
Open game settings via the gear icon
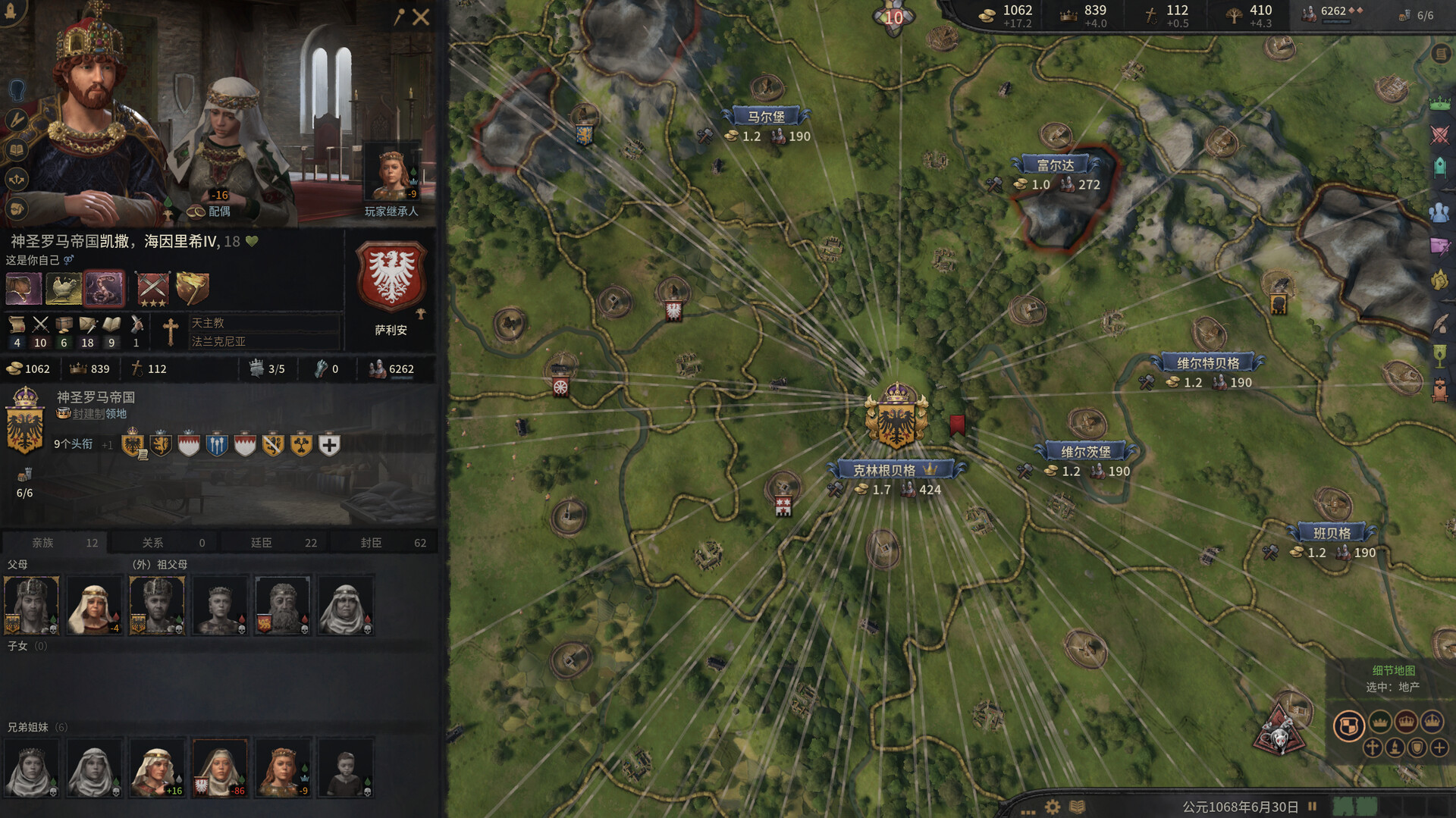pos(1052,806)
